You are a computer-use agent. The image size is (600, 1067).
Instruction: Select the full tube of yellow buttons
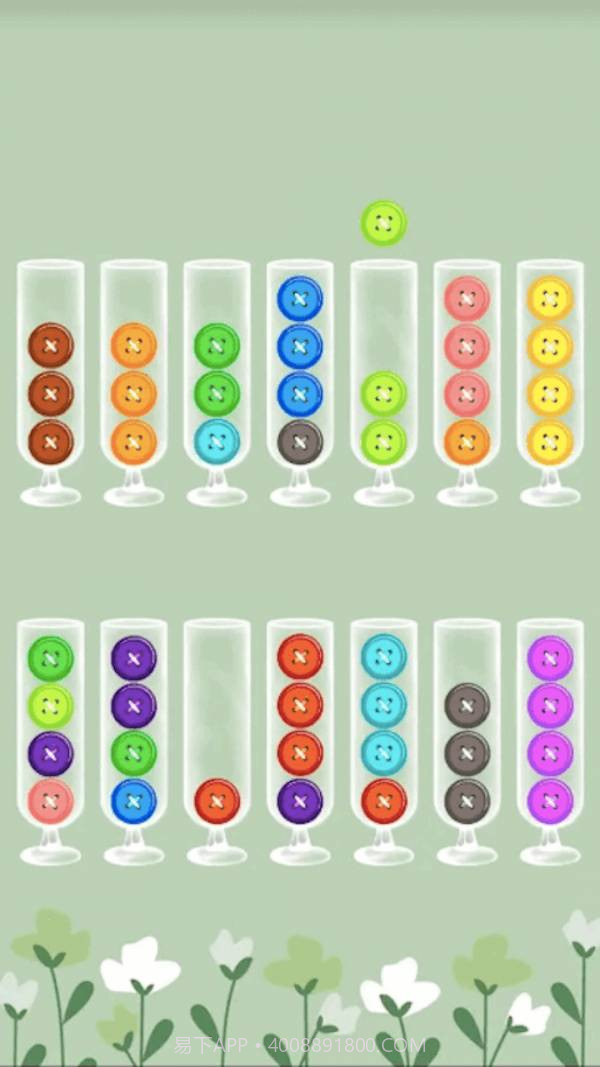(x=550, y=380)
